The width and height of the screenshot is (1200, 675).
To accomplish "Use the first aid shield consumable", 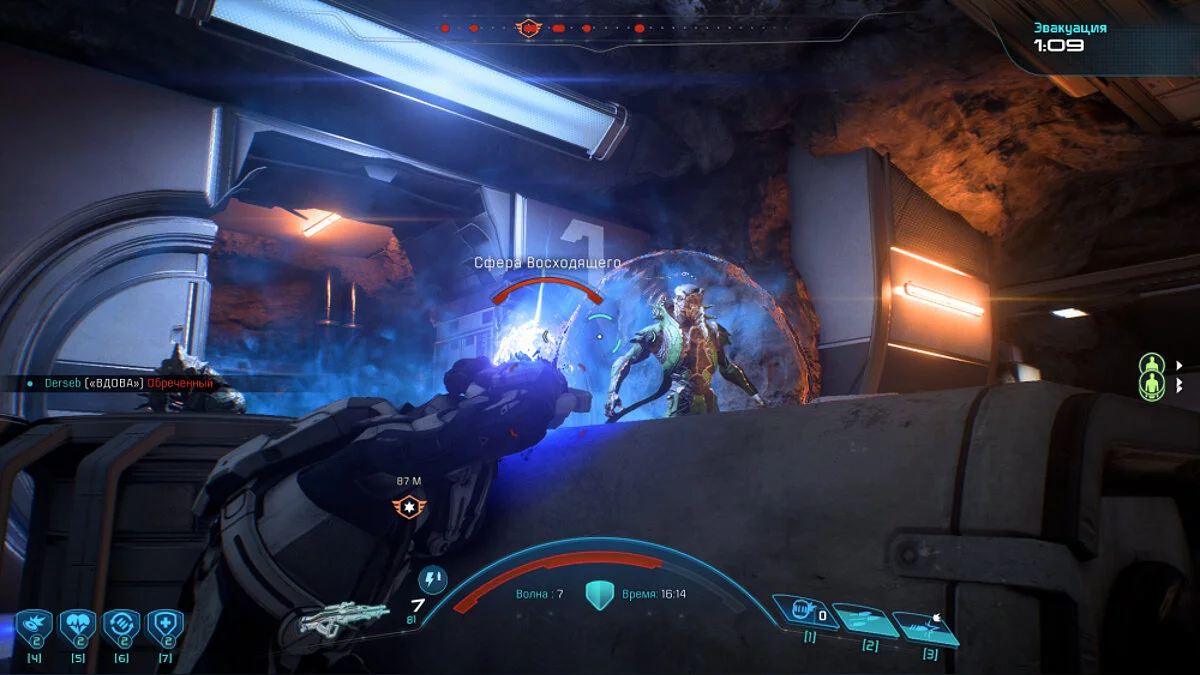I will click(165, 627).
